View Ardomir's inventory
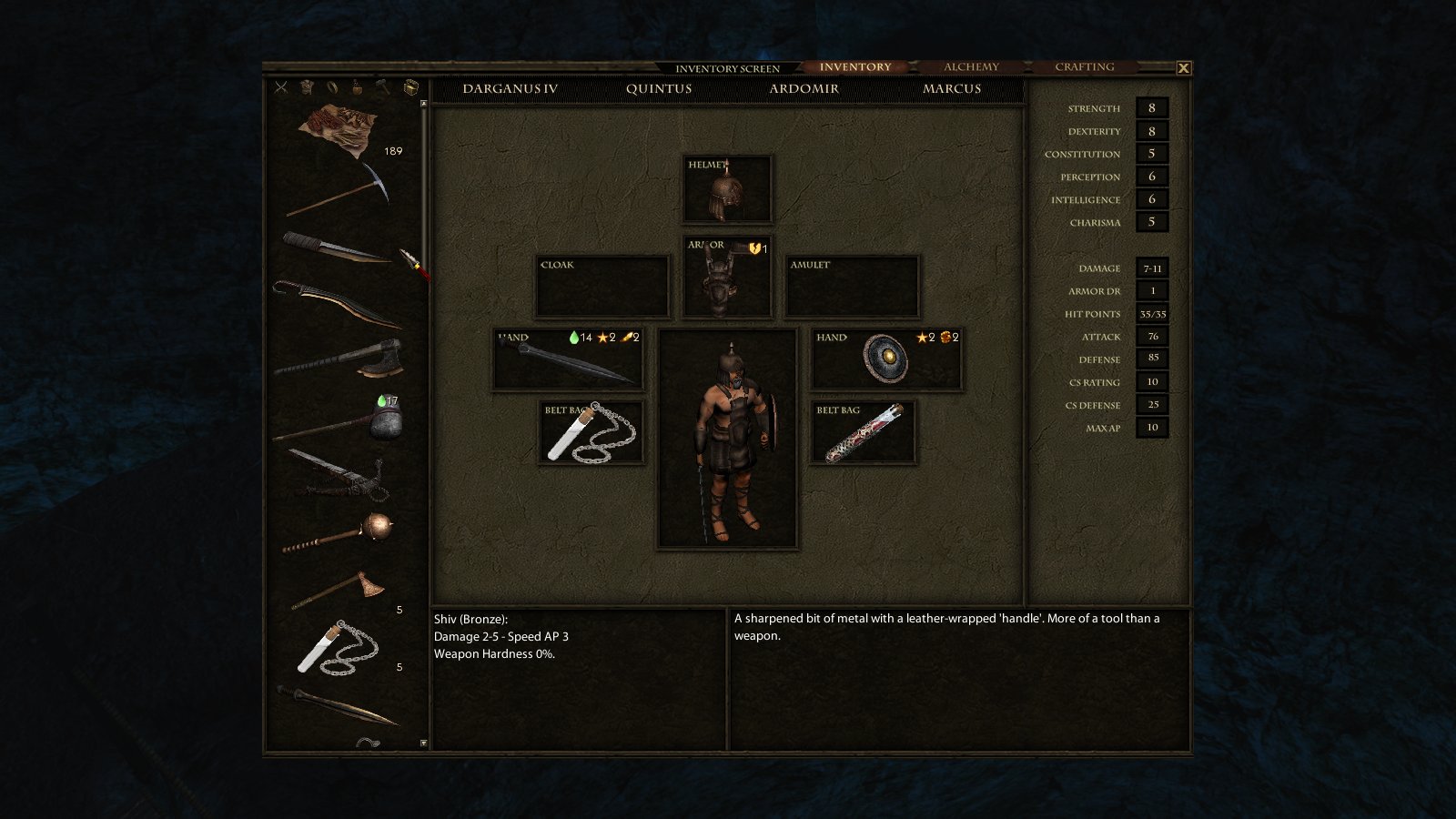 (804, 89)
